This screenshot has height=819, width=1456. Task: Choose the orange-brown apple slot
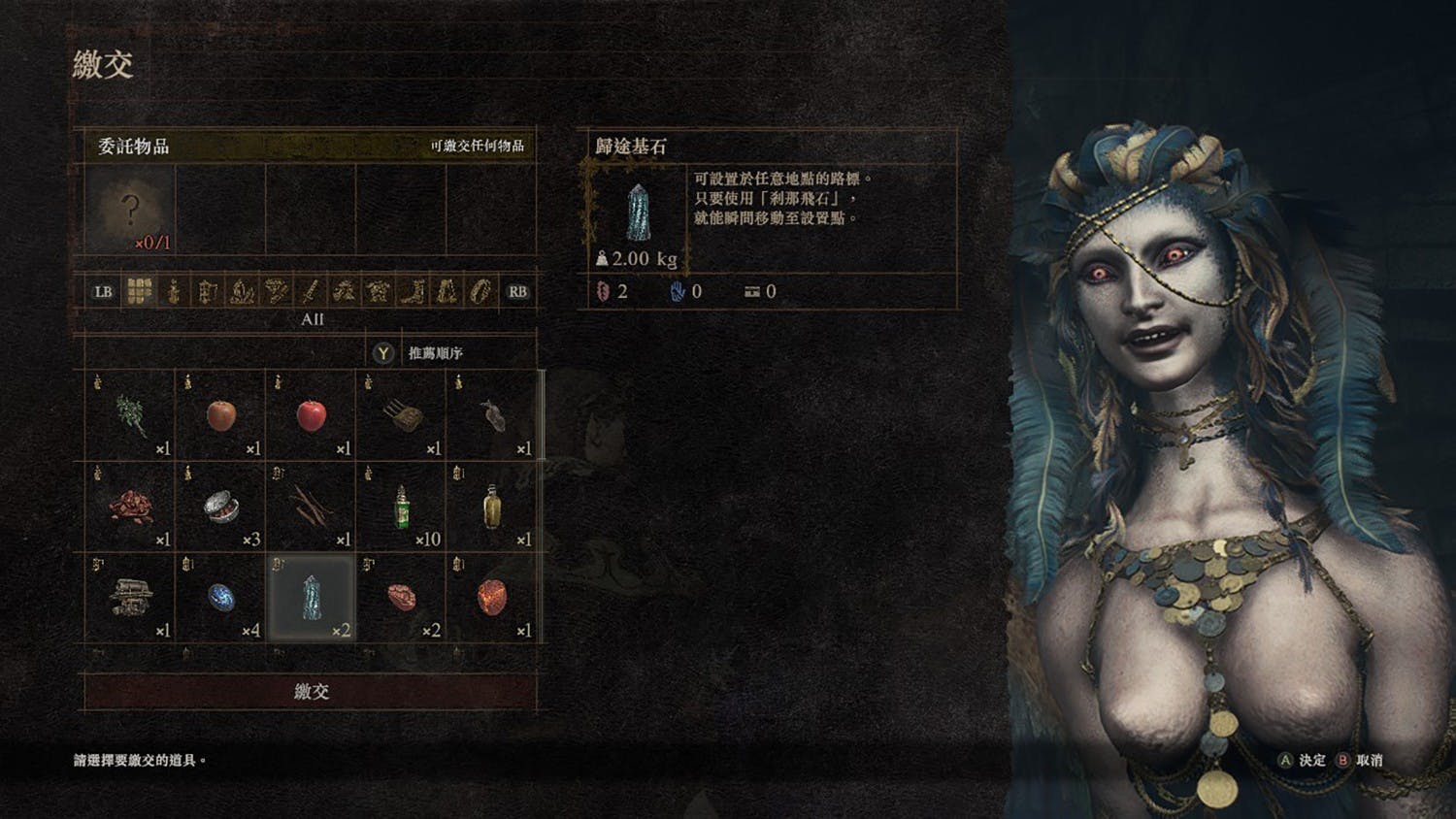pos(220,415)
